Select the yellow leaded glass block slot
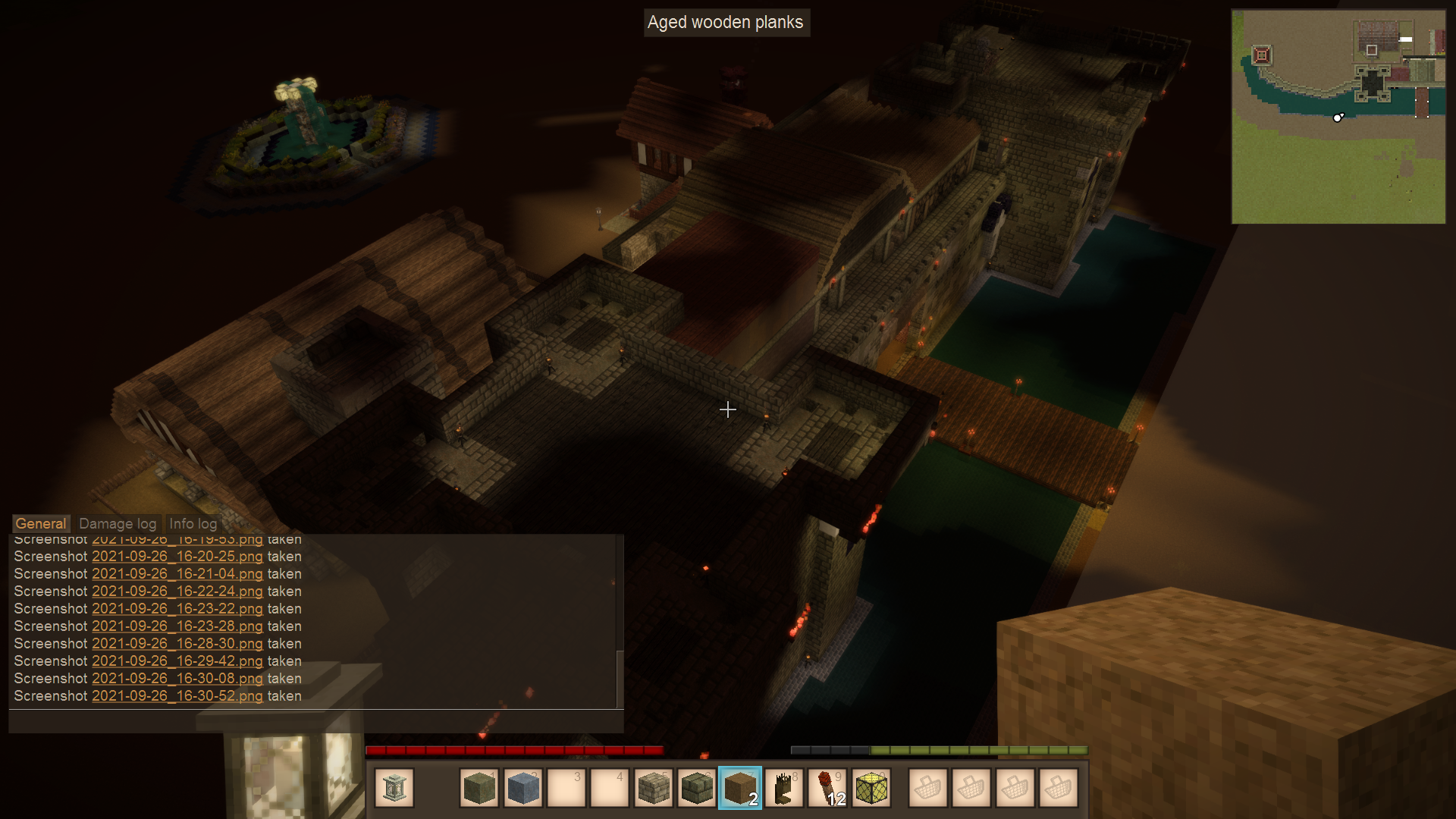 [x=871, y=789]
